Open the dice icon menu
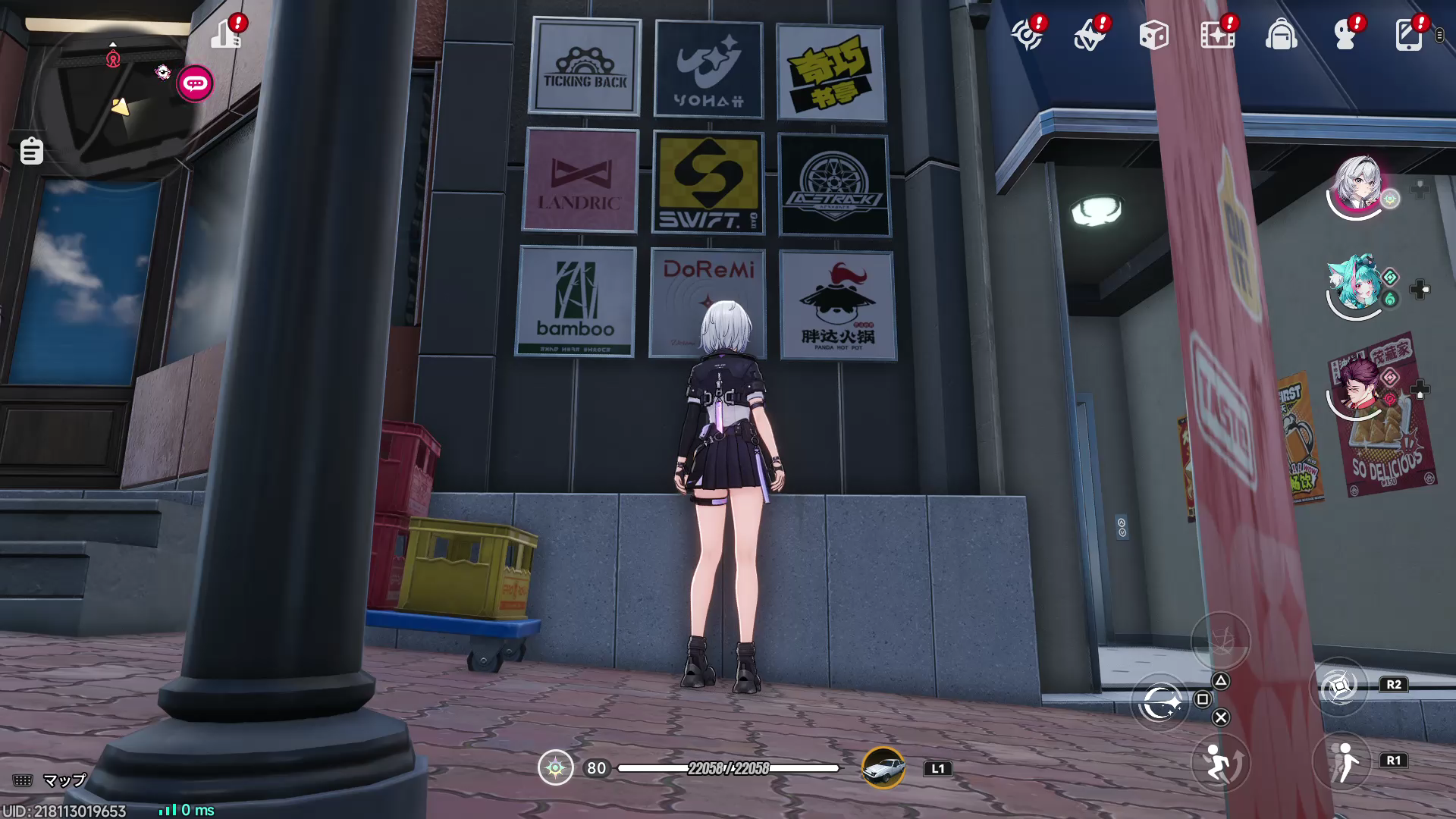This screenshot has width=1456, height=819. pyautogui.click(x=1153, y=35)
